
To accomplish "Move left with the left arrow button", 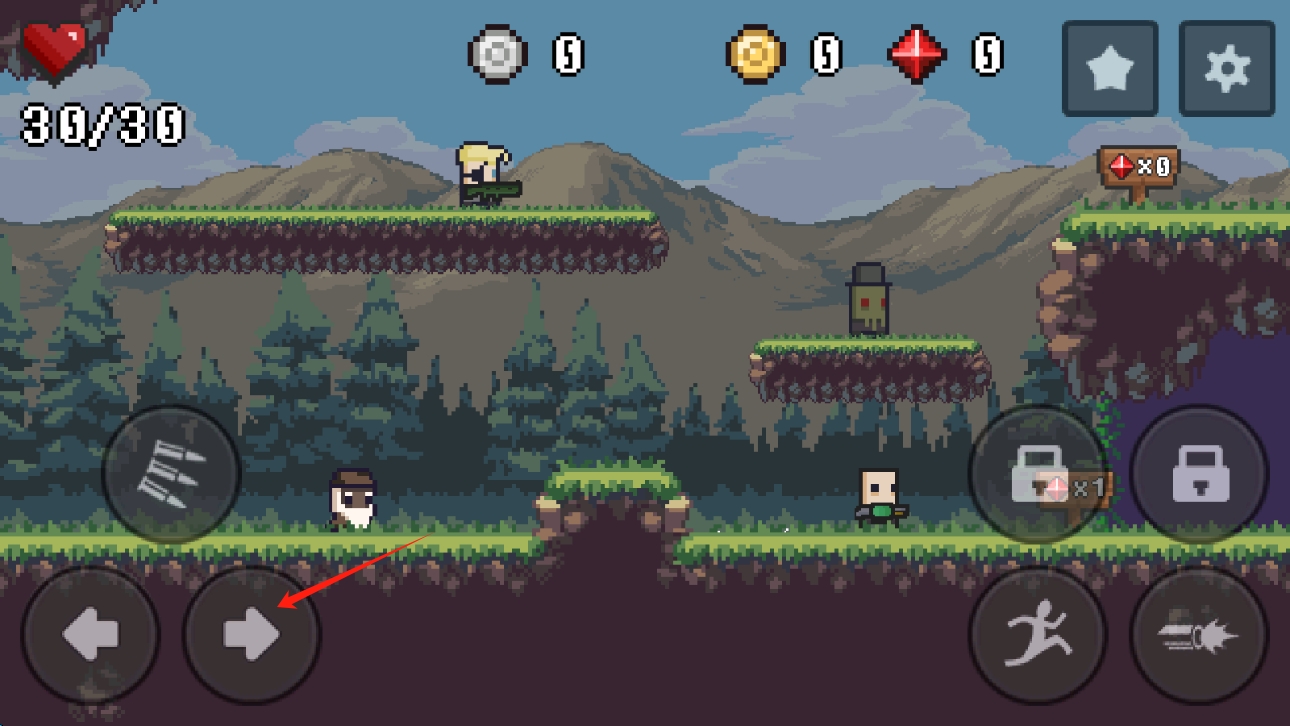I will point(90,635).
